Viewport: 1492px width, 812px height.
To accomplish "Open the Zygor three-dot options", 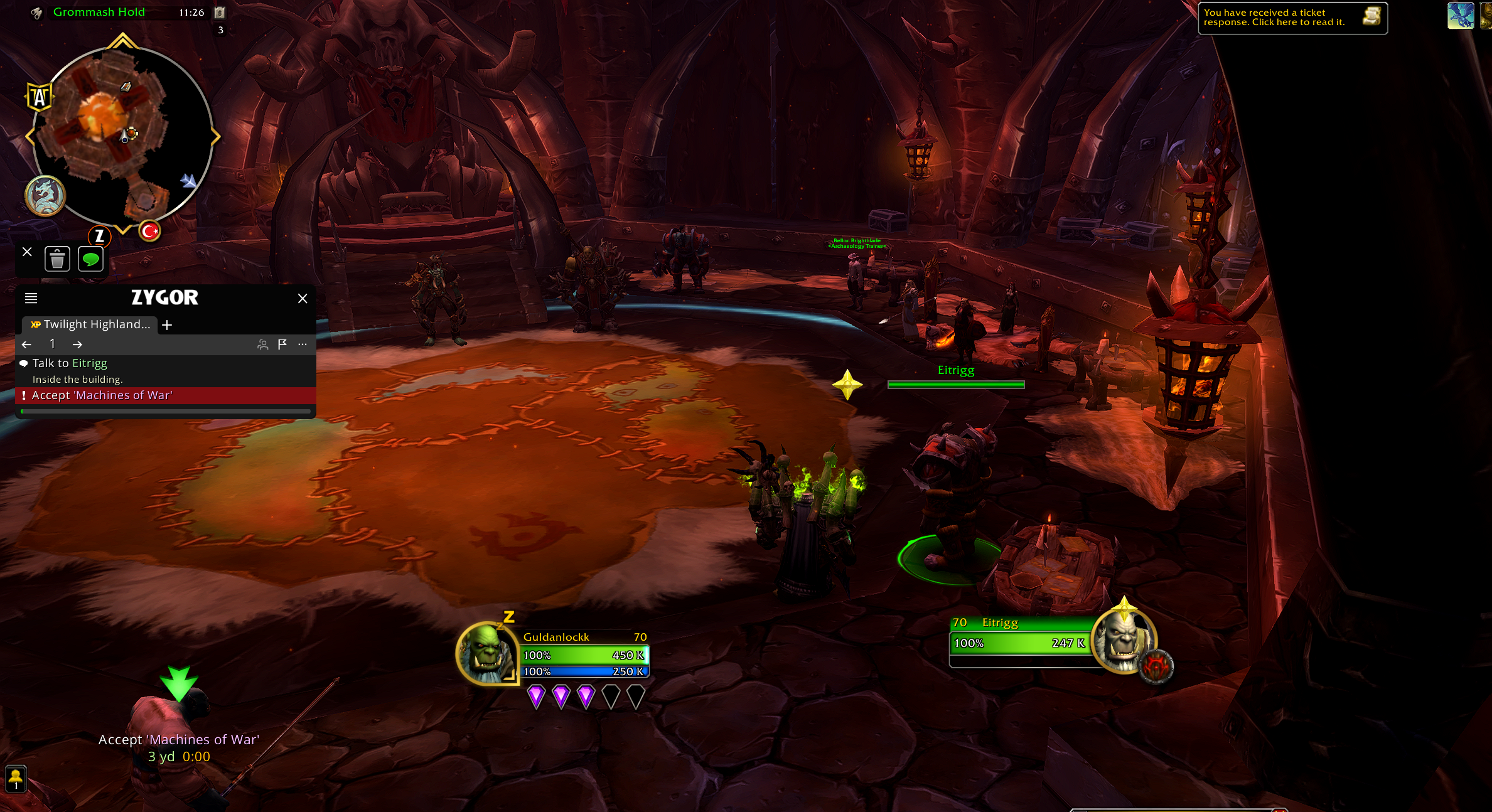I will coord(303,344).
